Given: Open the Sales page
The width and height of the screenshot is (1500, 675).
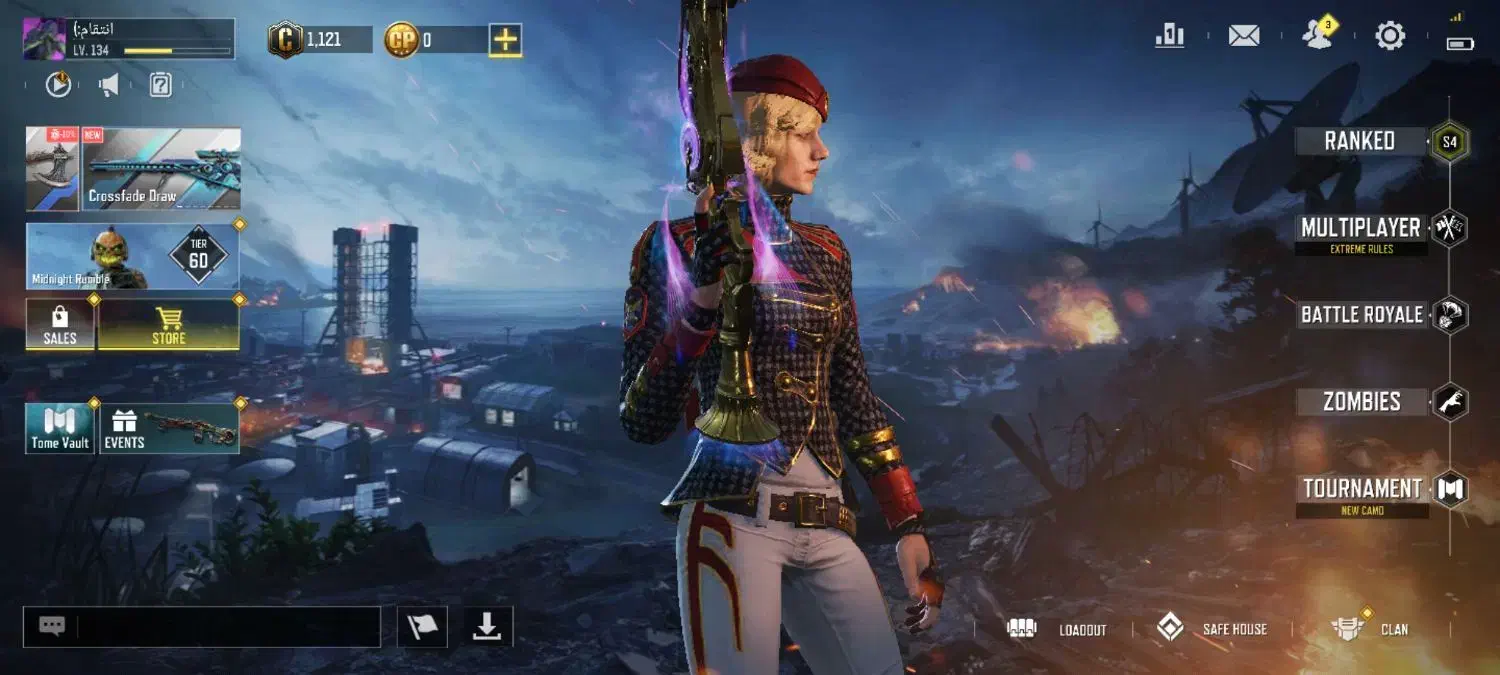Looking at the screenshot, I should (x=60, y=325).
